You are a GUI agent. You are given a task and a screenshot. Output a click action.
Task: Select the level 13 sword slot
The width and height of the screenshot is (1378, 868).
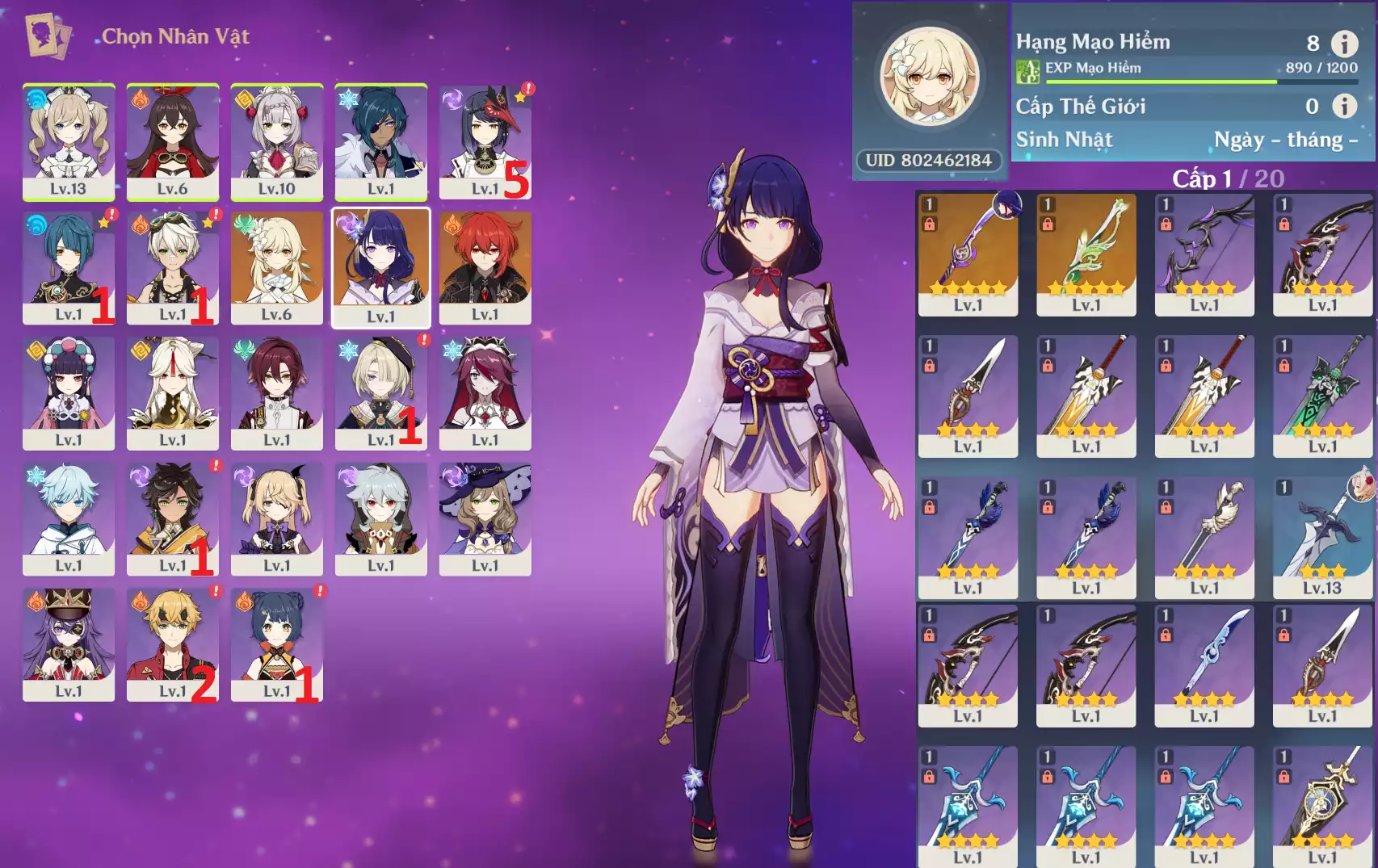coord(1322,537)
